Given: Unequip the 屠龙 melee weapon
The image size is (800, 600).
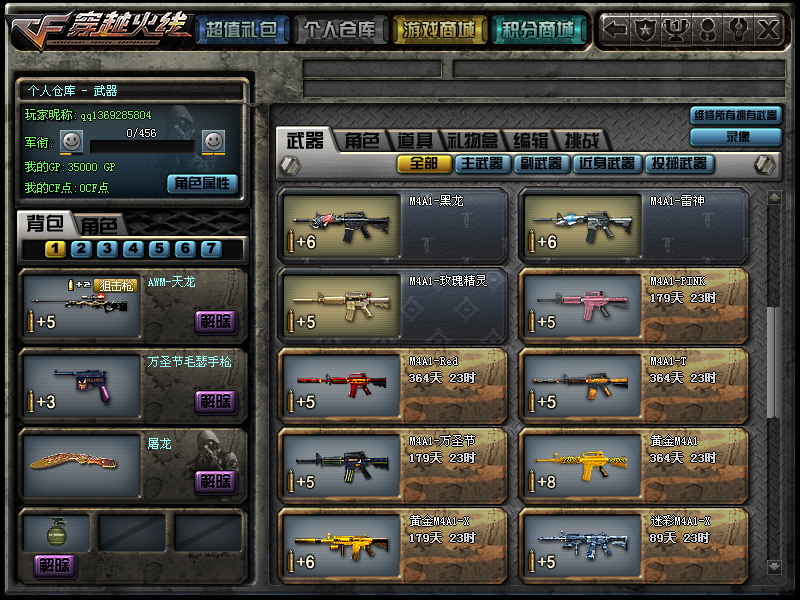Looking at the screenshot, I should tap(216, 481).
